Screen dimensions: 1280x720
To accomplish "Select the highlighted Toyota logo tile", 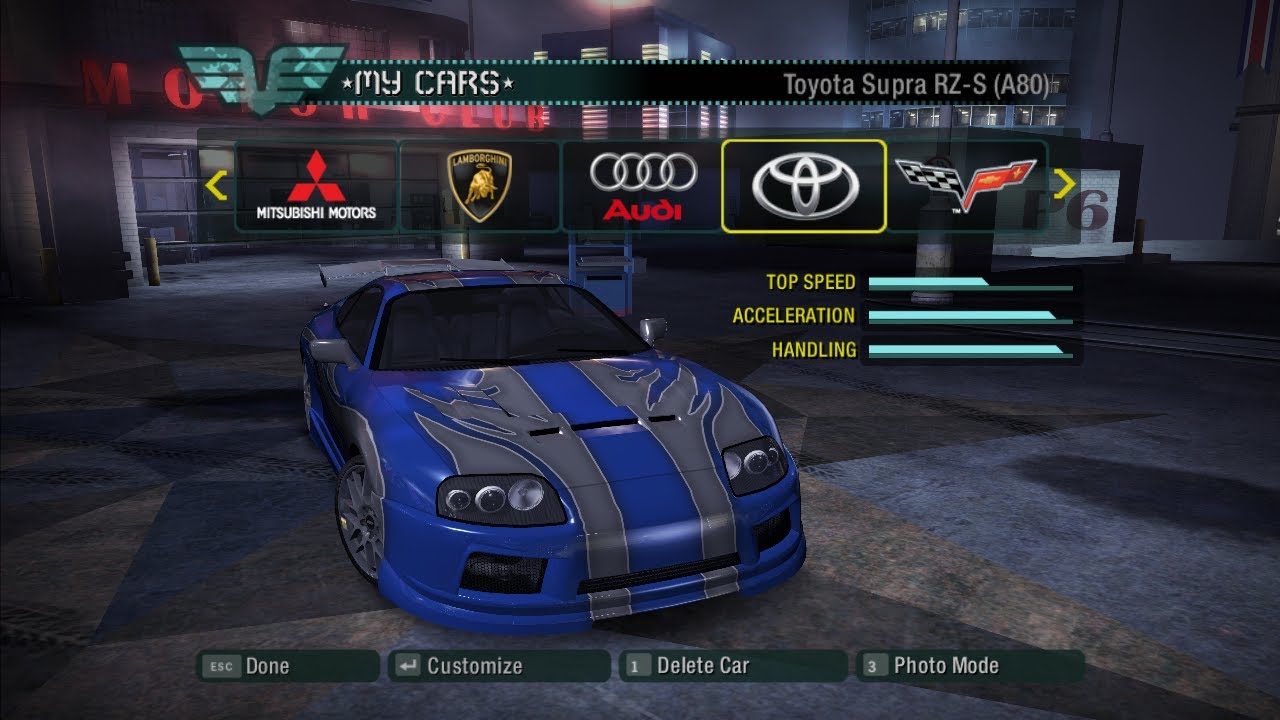I will (804, 186).
